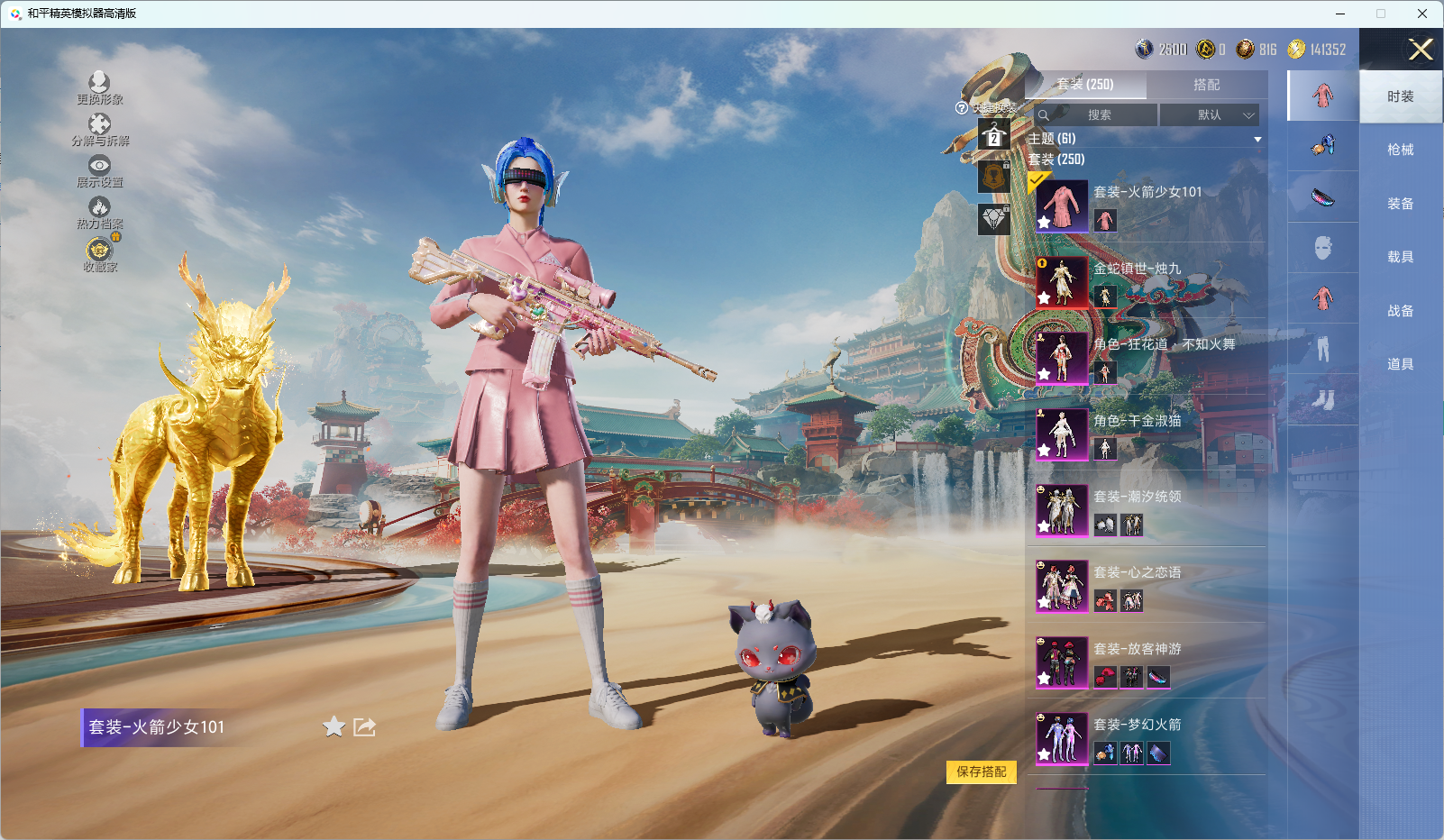Toggle the star next to the set name bottom-left
The image size is (1444, 840).
[333, 726]
